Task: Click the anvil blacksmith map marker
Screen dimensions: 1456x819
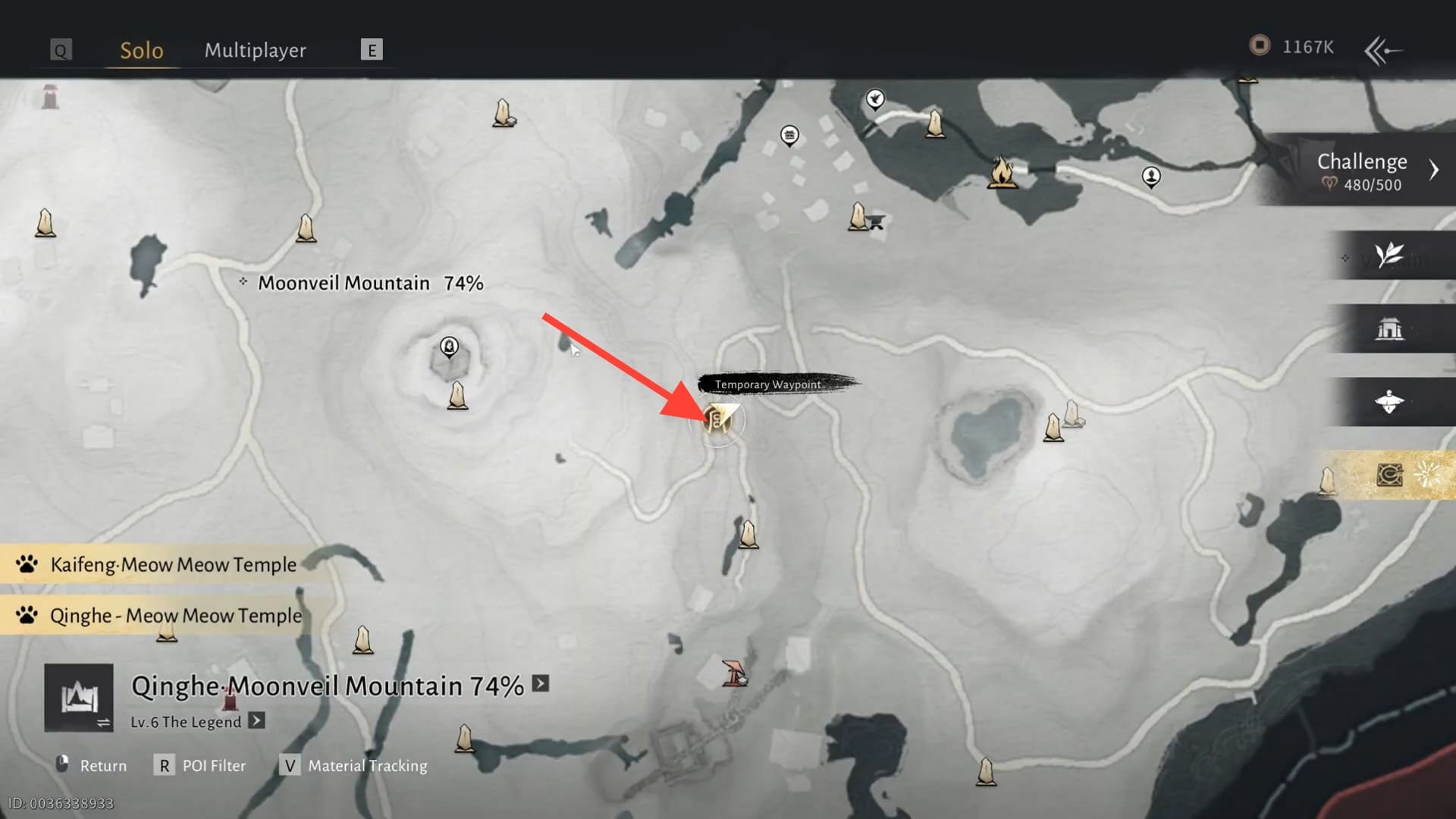Action: tap(877, 222)
